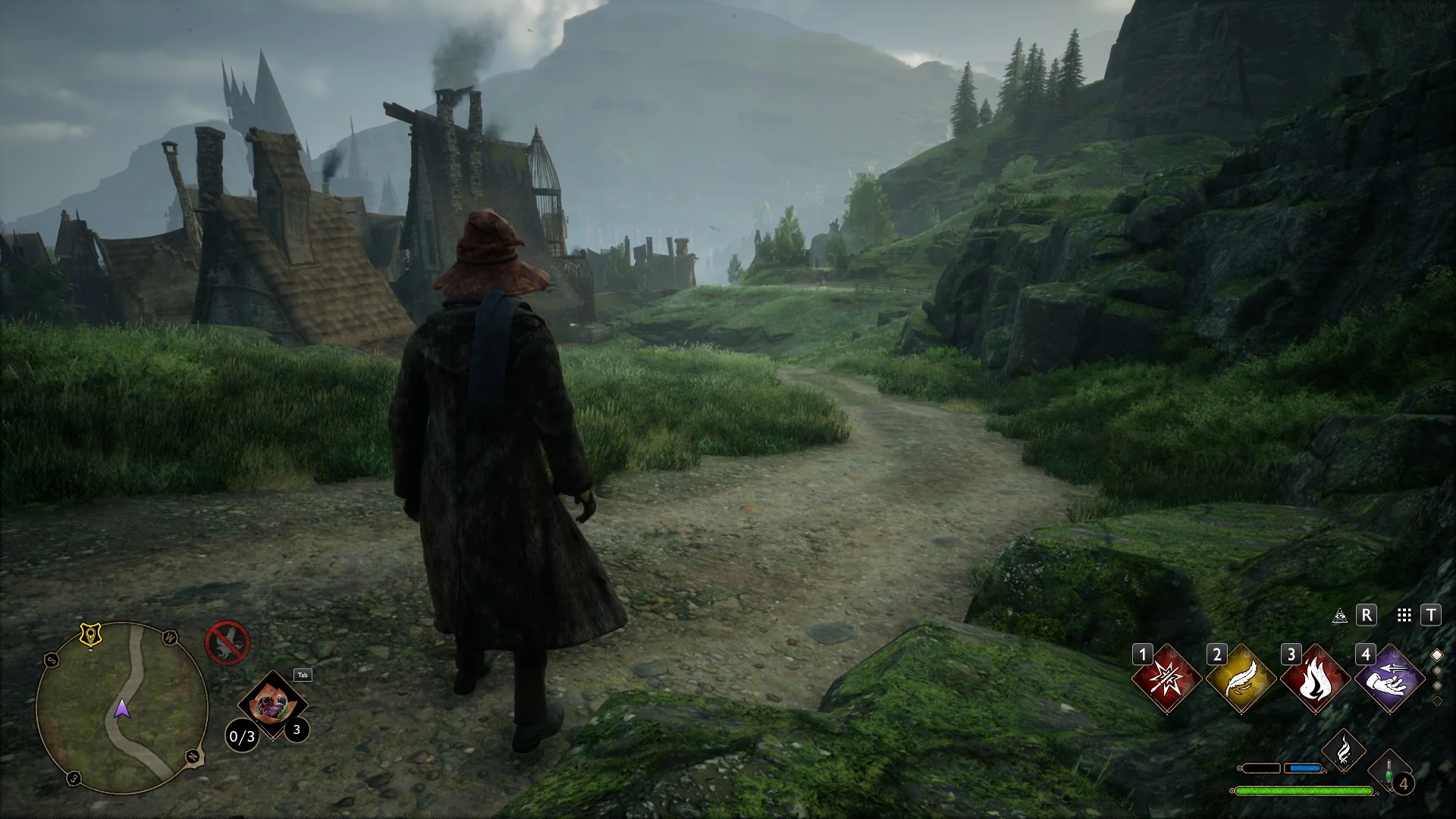
Task: Trigger the Ancient Magic wisp icon
Action: 1343,751
